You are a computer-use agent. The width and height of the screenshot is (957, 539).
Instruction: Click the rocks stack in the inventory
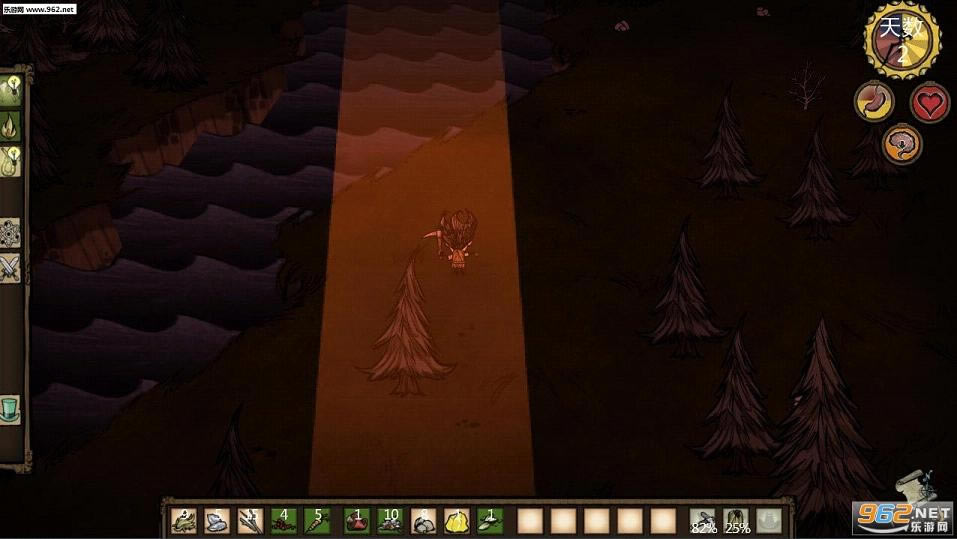coord(422,520)
